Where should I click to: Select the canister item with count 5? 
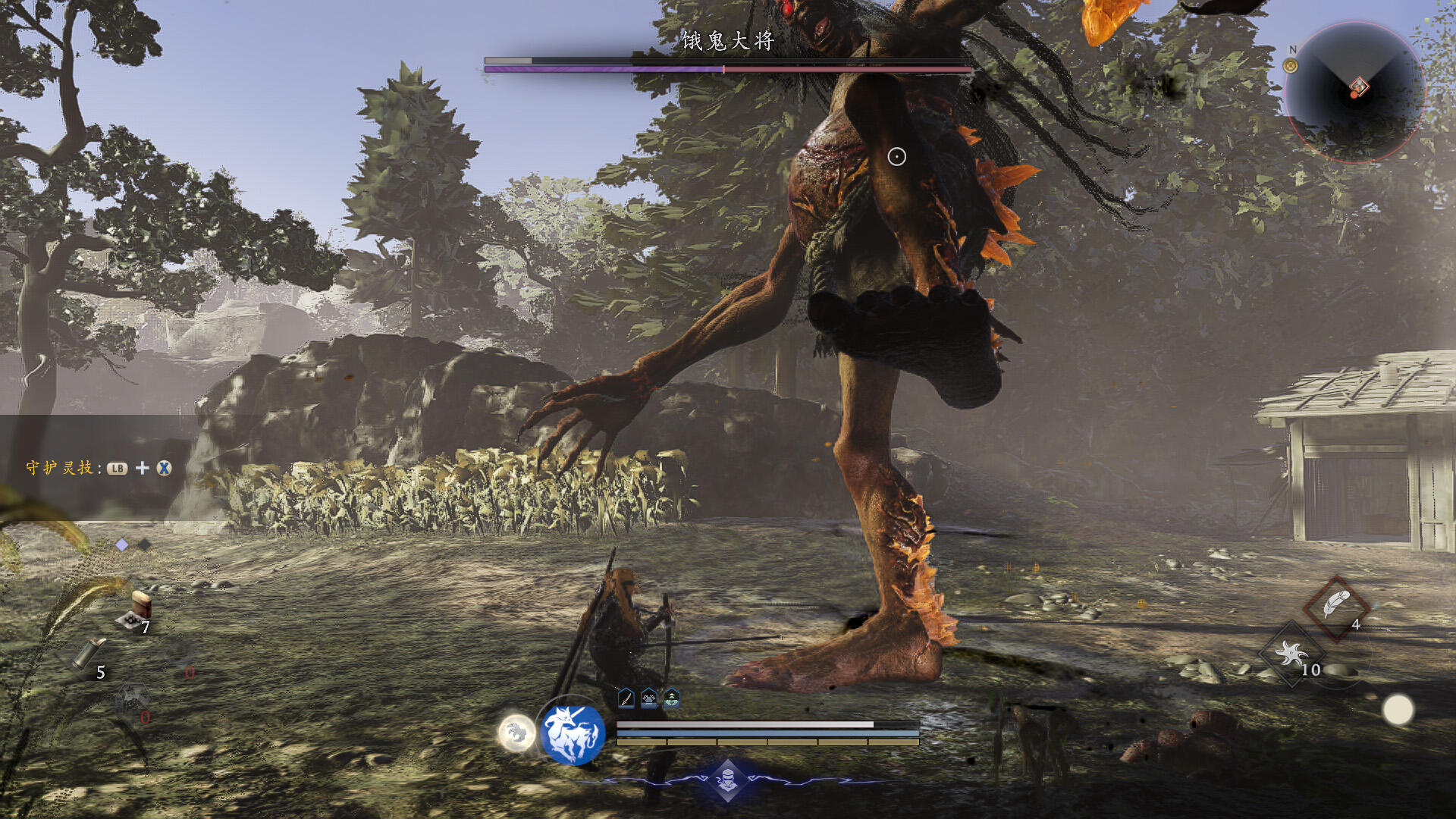[x=88, y=654]
